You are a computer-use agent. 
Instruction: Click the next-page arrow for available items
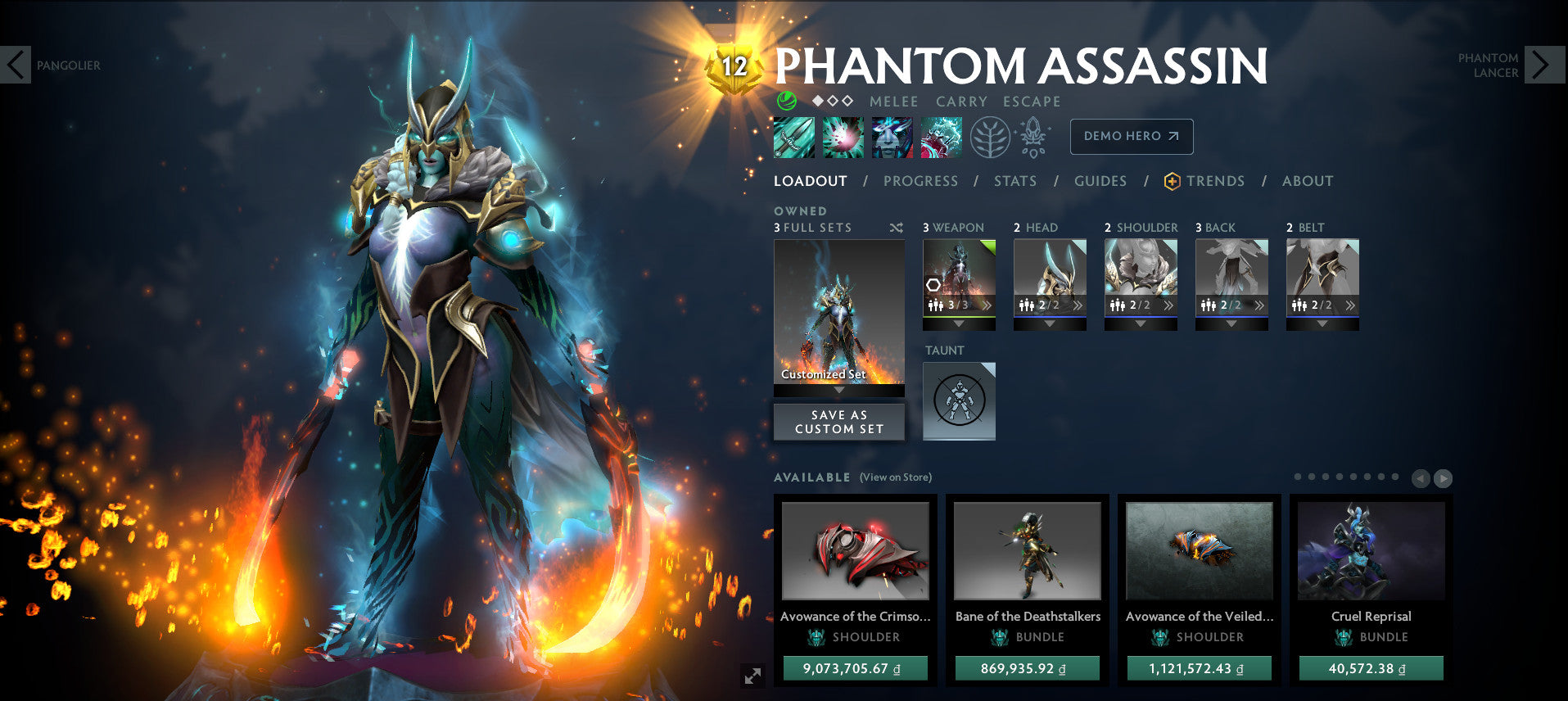1443,478
